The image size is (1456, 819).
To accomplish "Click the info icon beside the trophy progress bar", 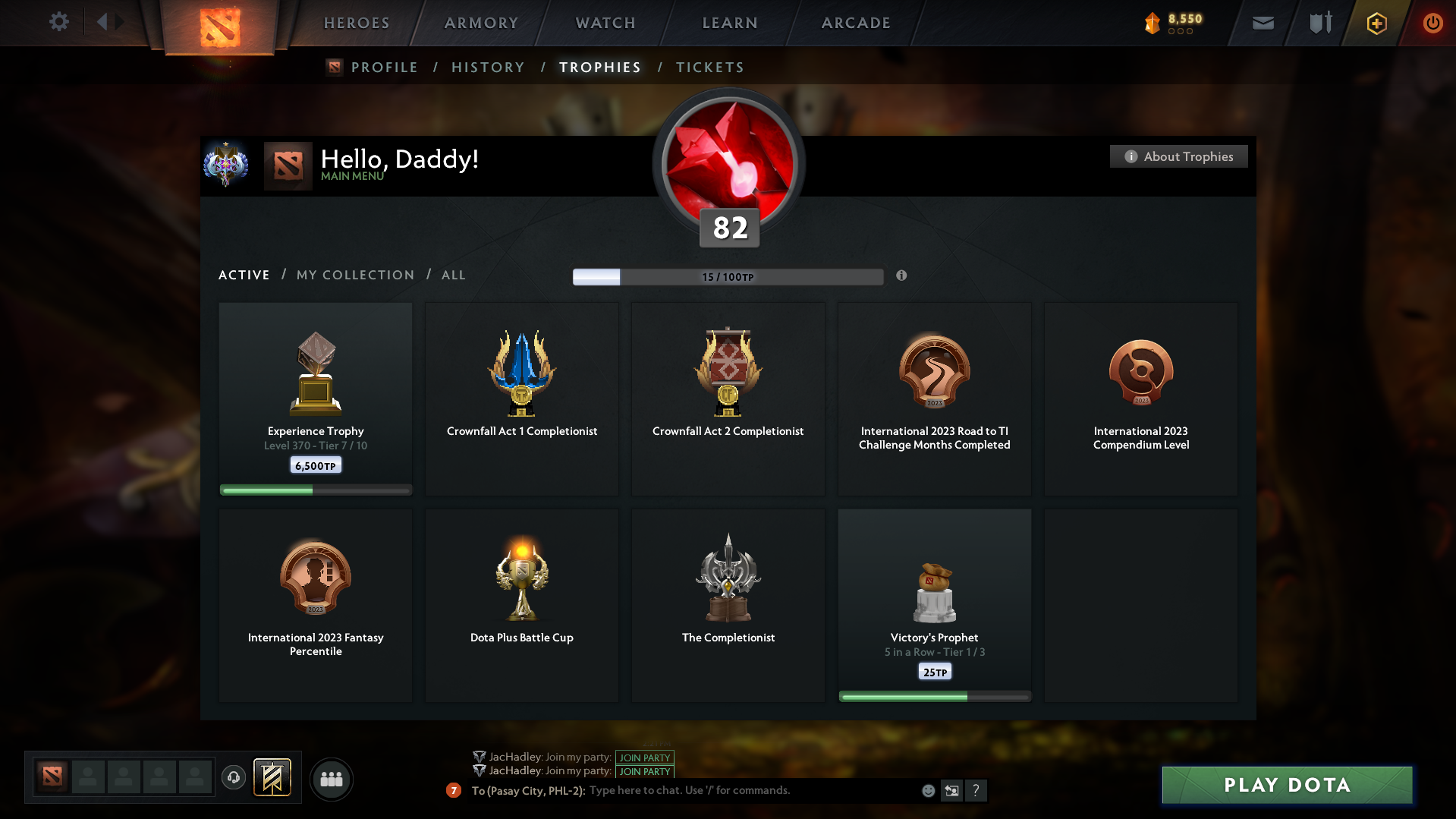I will [902, 276].
